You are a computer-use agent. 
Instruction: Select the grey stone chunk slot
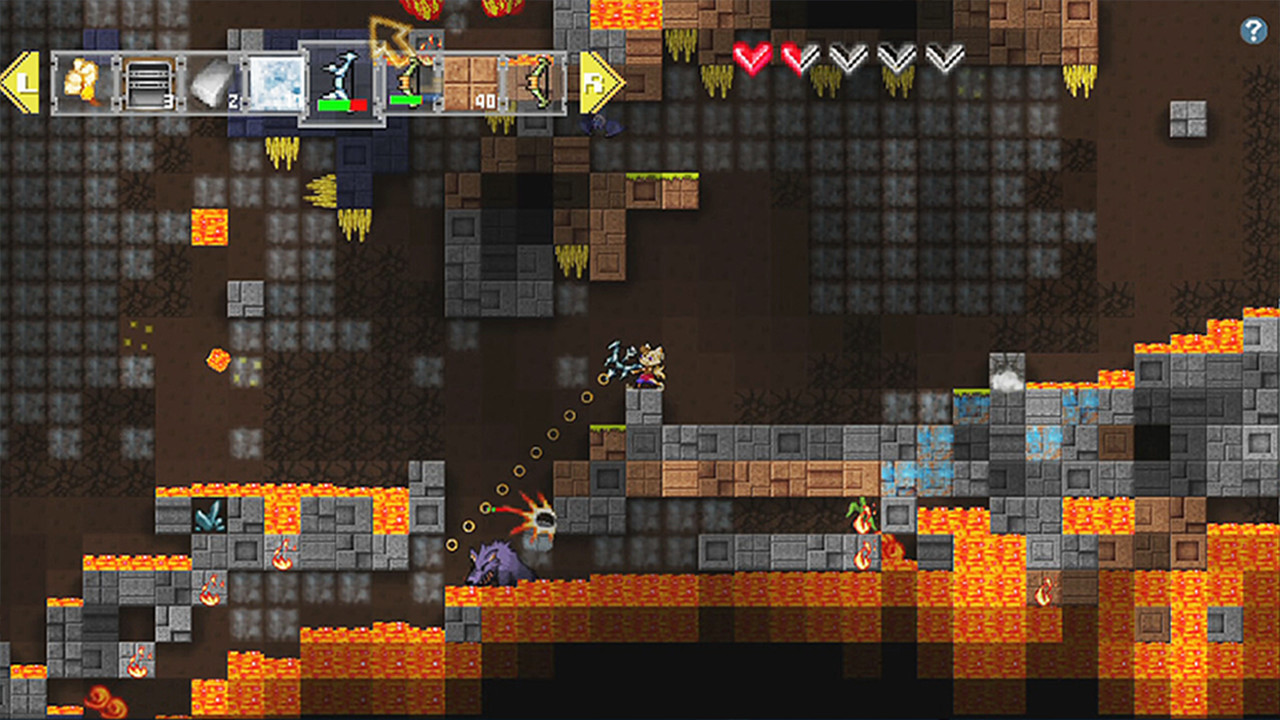pyautogui.click(x=211, y=82)
